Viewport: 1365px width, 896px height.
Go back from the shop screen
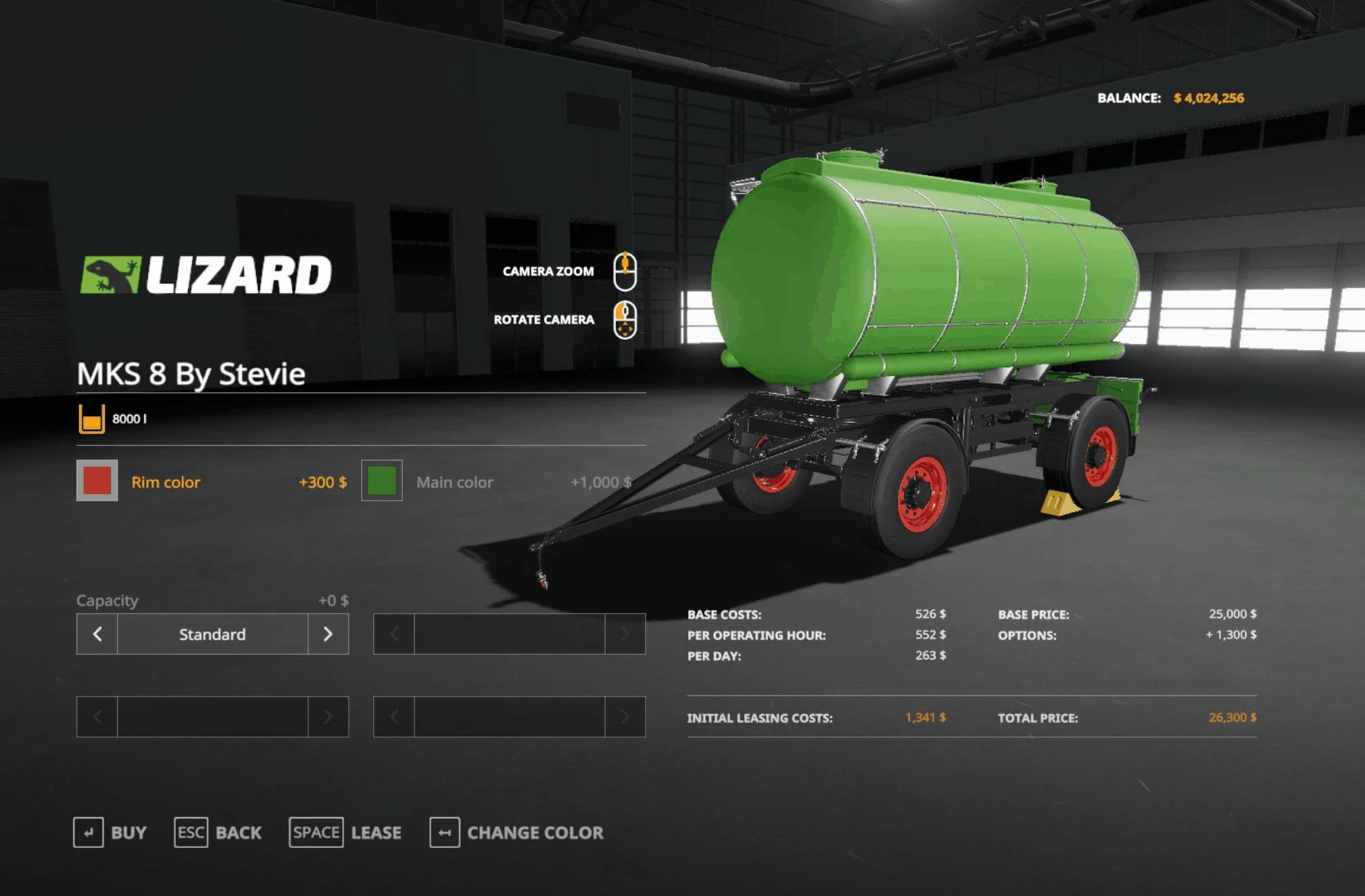pyautogui.click(x=218, y=832)
